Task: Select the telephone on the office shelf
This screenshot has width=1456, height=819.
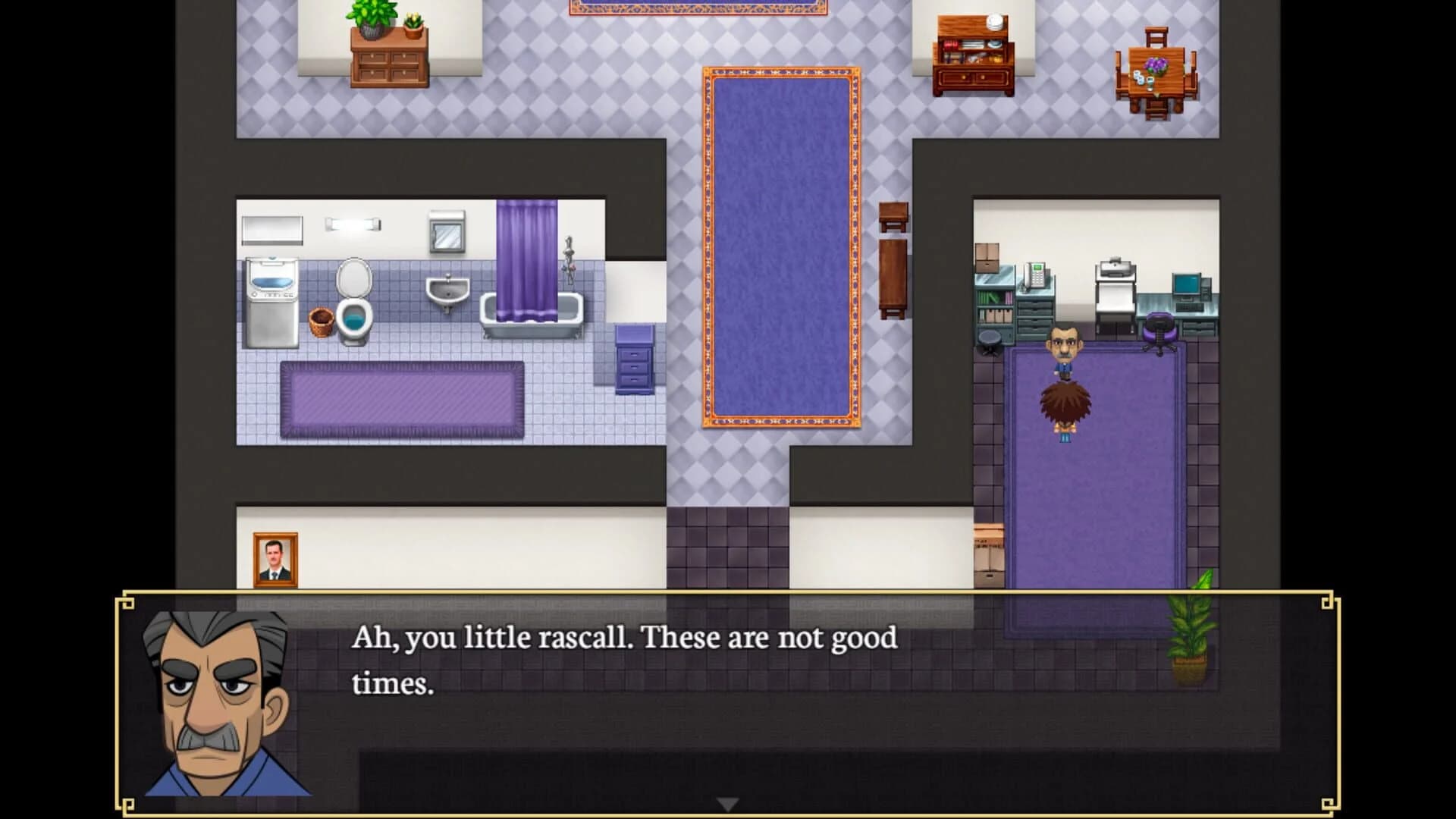Action: point(1035,277)
